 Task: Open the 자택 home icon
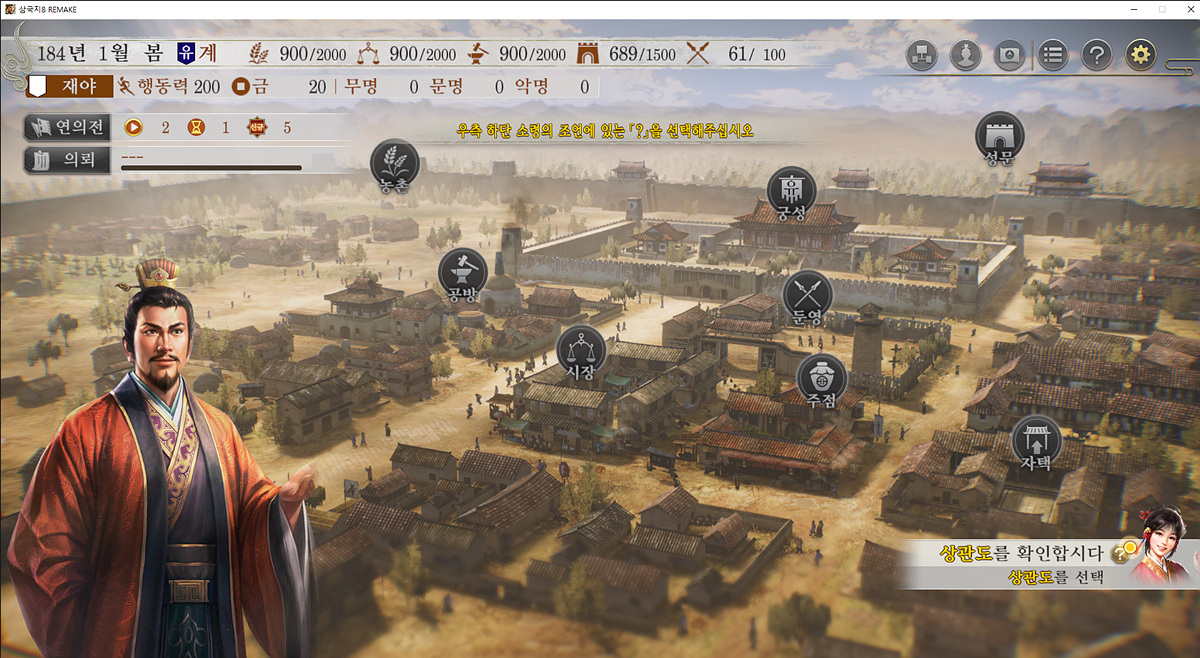pyautogui.click(x=1036, y=440)
